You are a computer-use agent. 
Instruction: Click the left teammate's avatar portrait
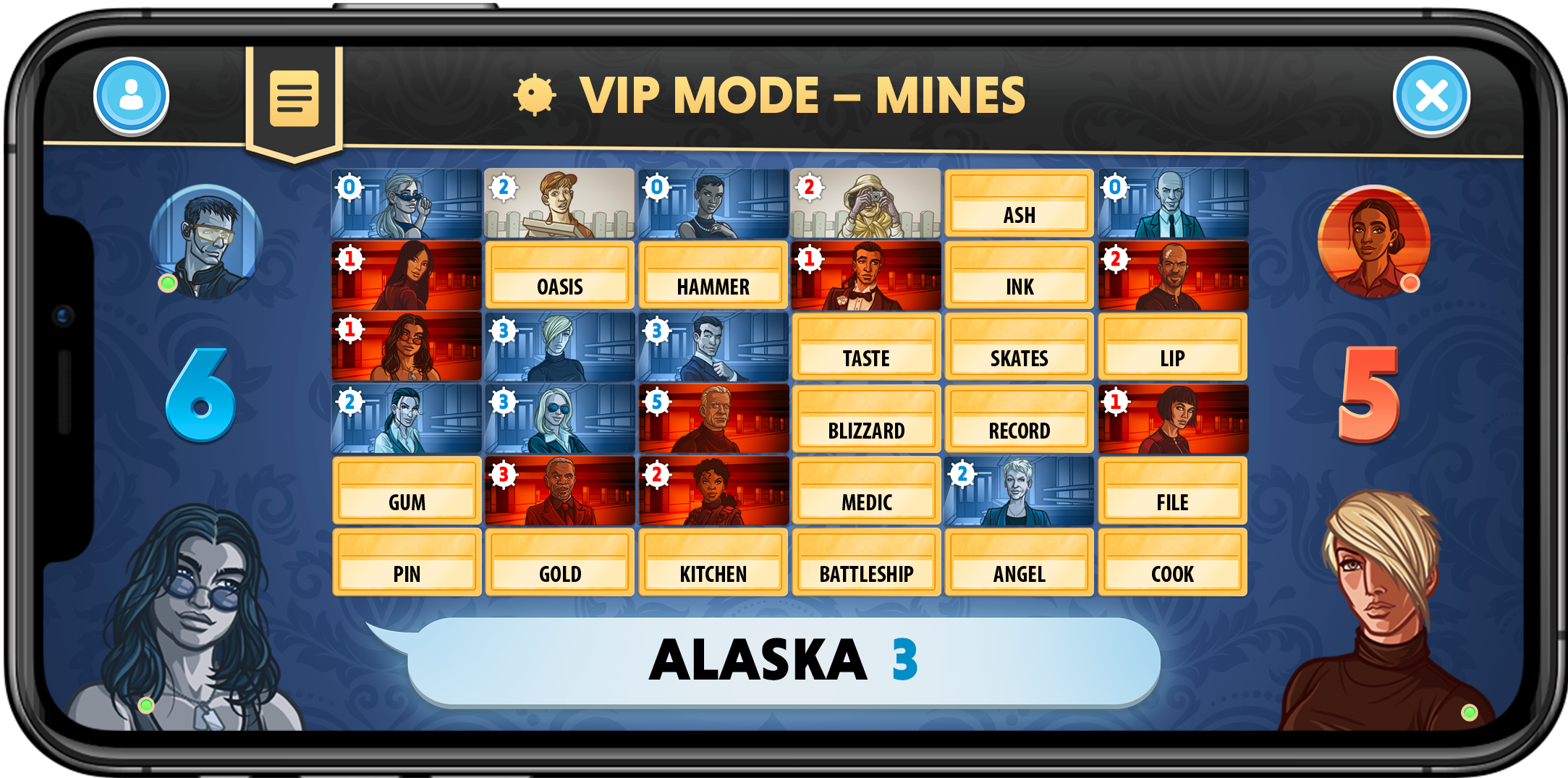click(x=206, y=239)
